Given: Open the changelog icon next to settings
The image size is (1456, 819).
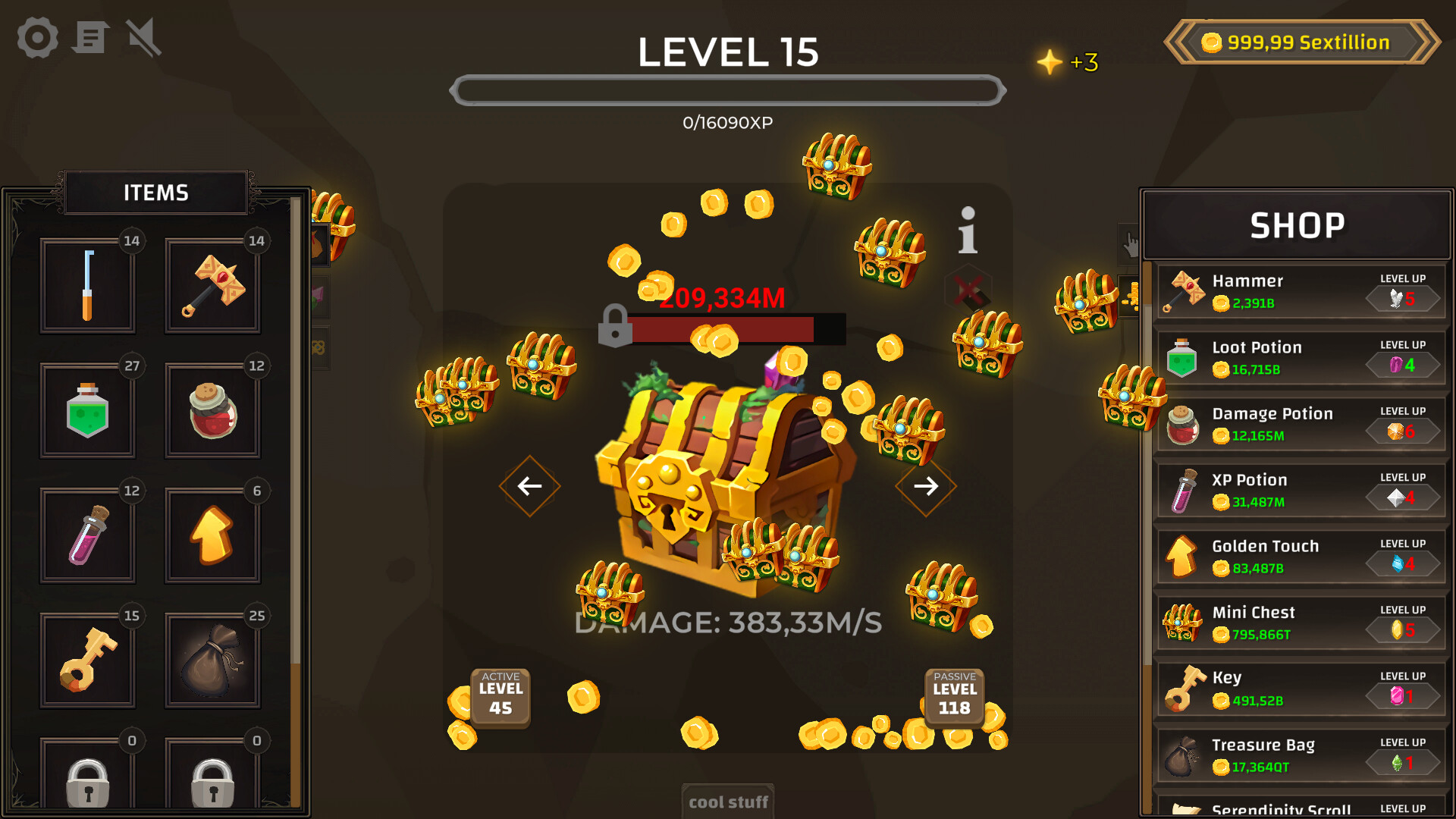Looking at the screenshot, I should [x=89, y=37].
